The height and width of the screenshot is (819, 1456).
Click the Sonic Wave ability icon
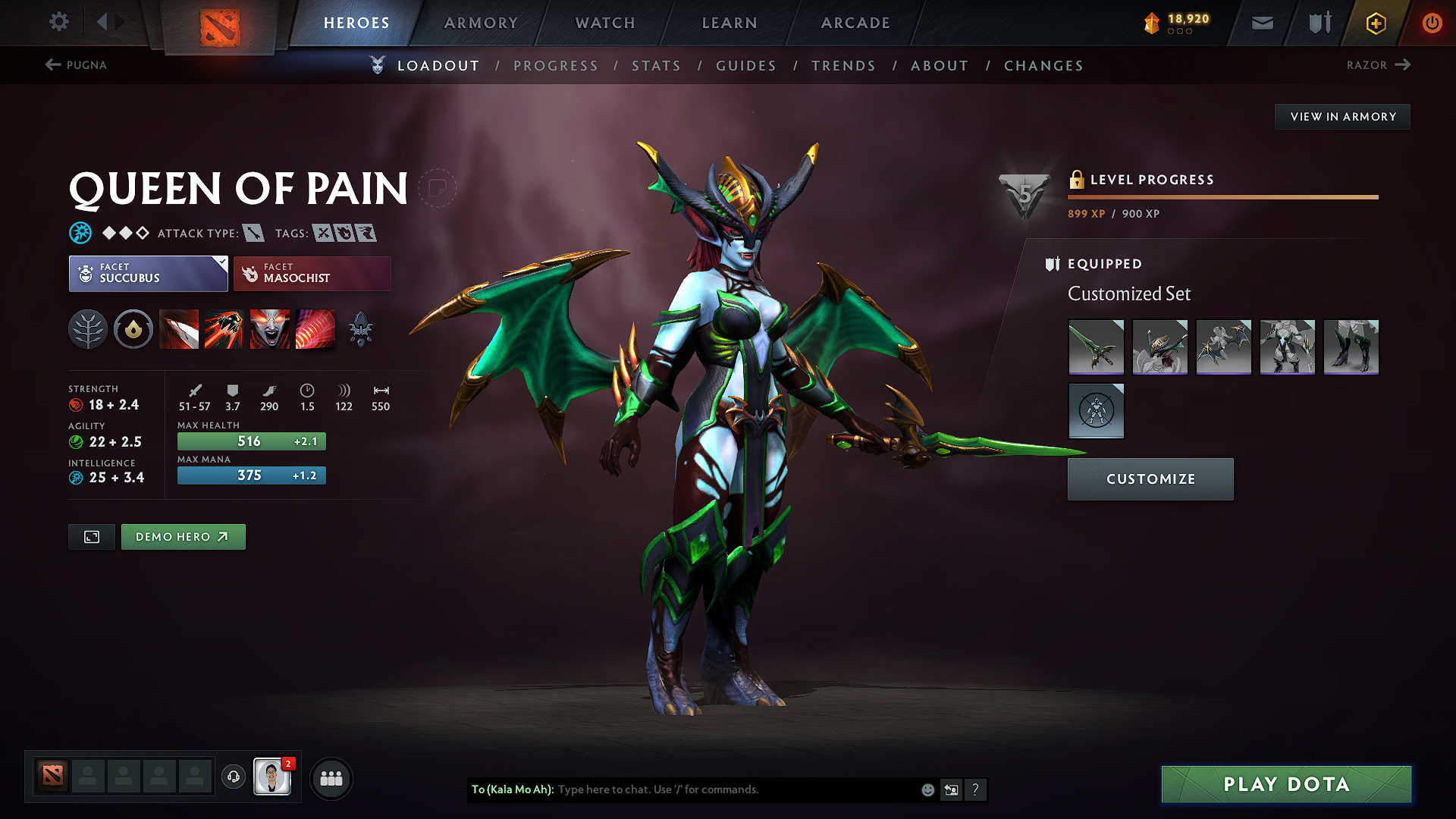tap(315, 329)
